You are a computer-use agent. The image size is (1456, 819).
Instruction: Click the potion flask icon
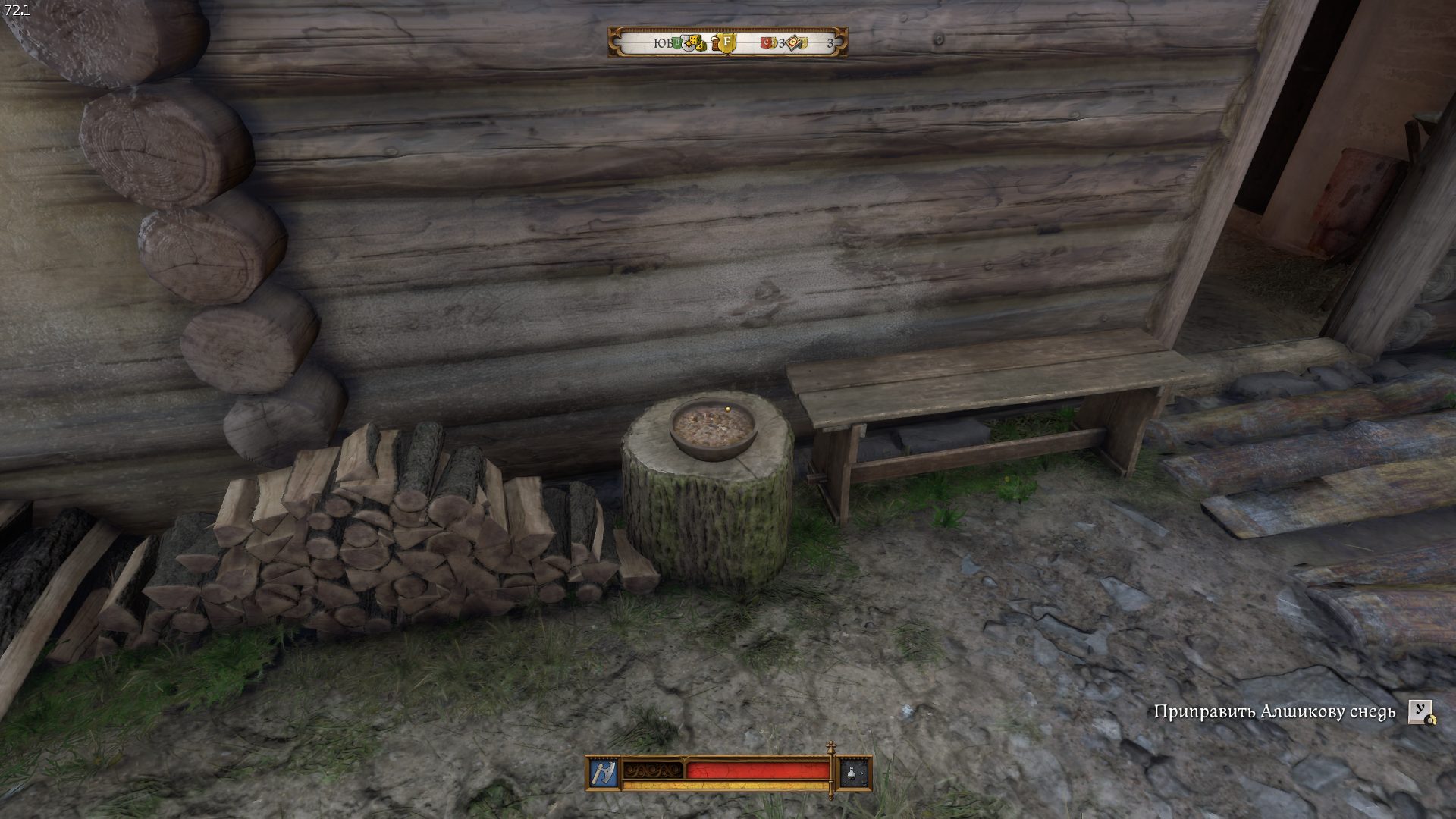click(x=855, y=773)
